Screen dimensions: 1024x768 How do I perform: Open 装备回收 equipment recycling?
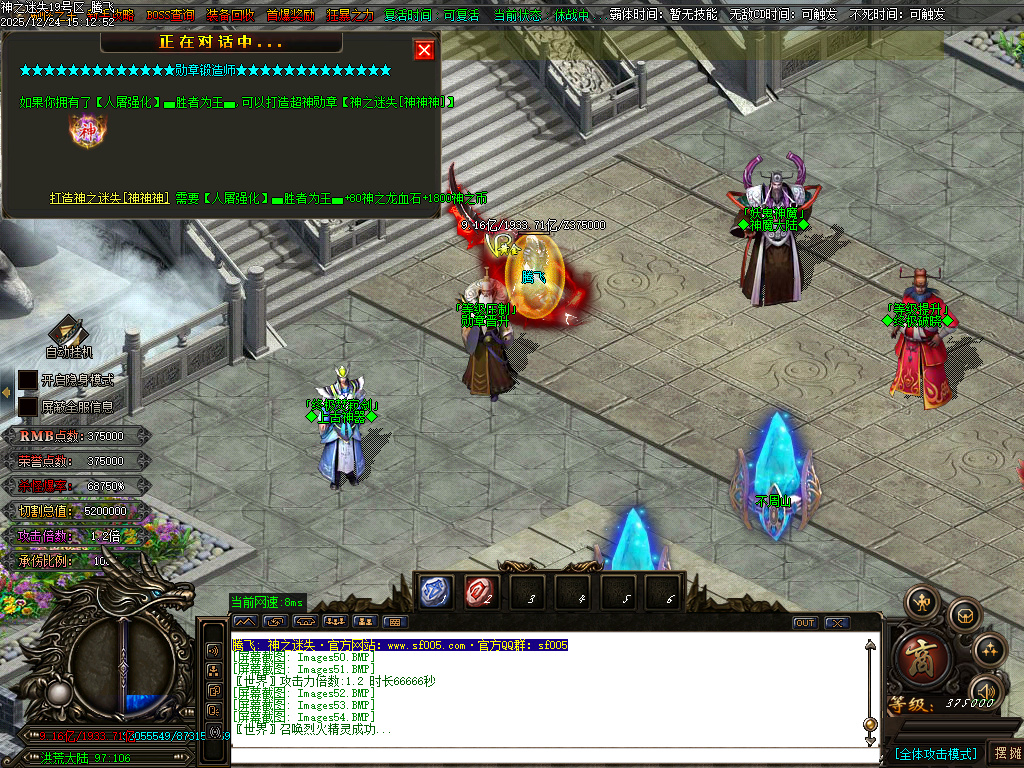230,15
